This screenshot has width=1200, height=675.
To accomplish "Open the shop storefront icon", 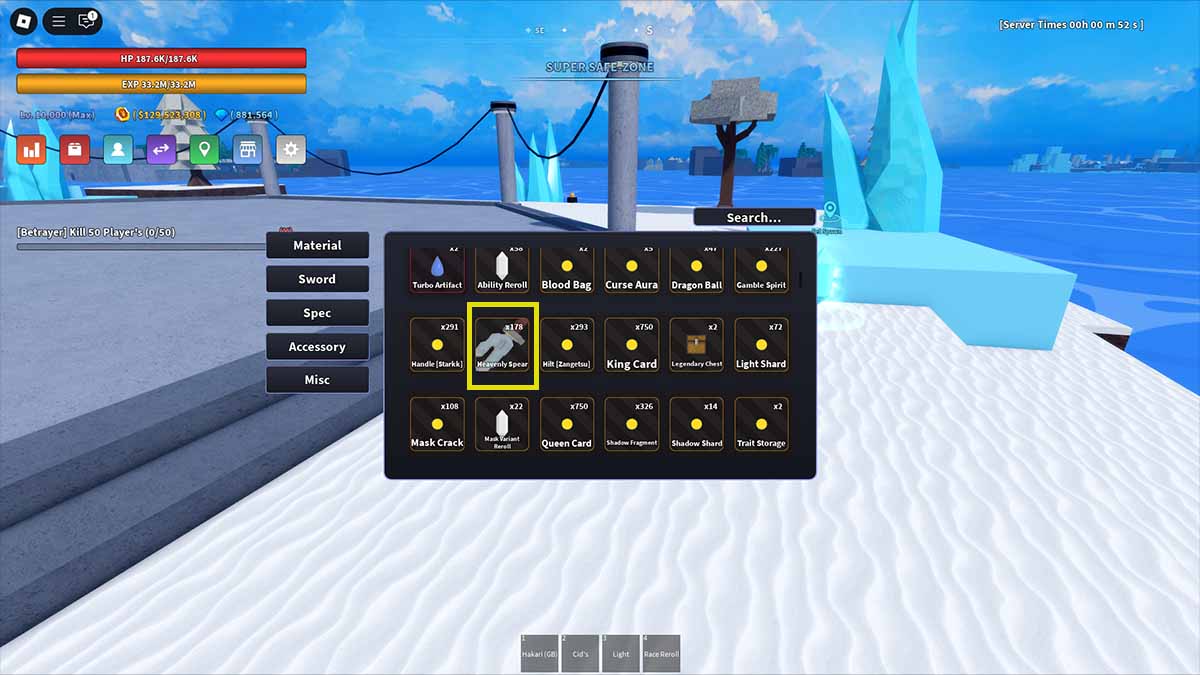I will click(247, 150).
